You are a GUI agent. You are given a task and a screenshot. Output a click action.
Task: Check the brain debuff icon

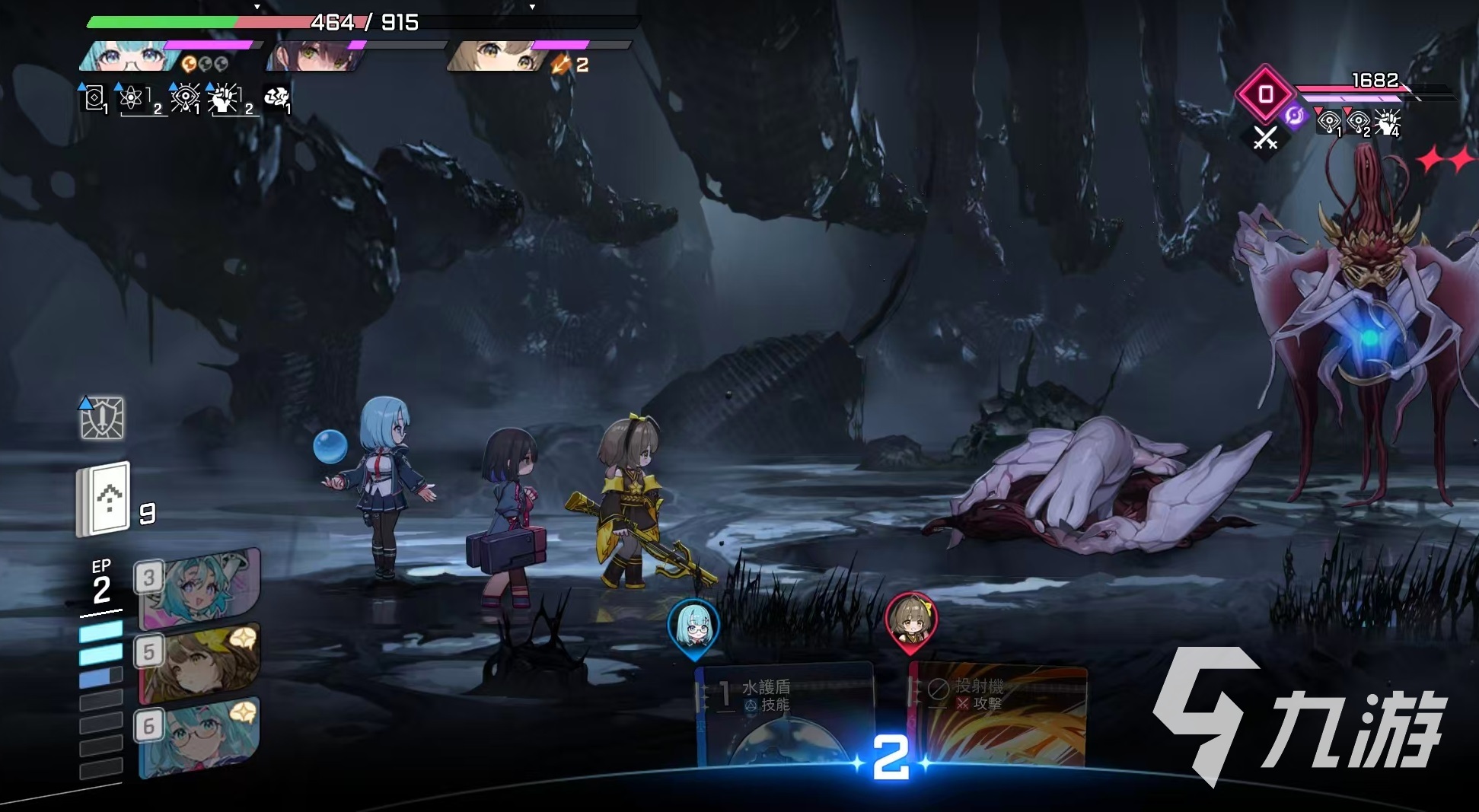click(276, 97)
